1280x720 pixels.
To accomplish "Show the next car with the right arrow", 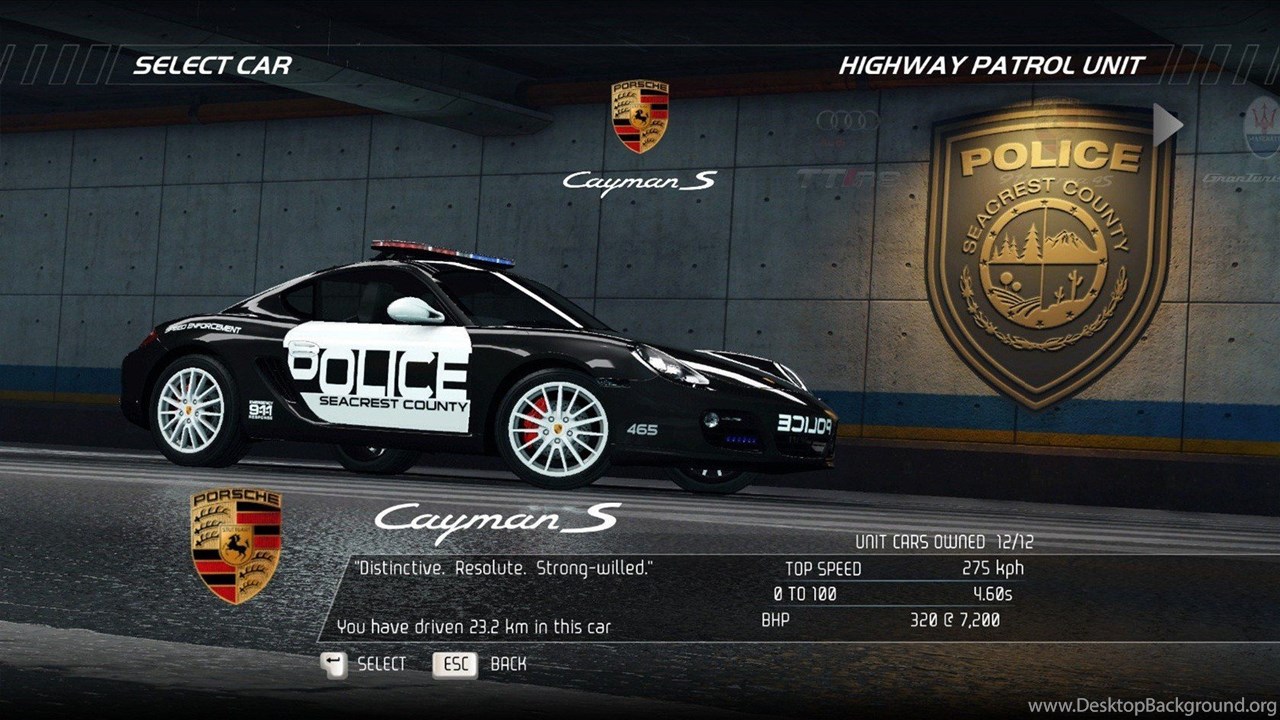I will pos(1167,125).
